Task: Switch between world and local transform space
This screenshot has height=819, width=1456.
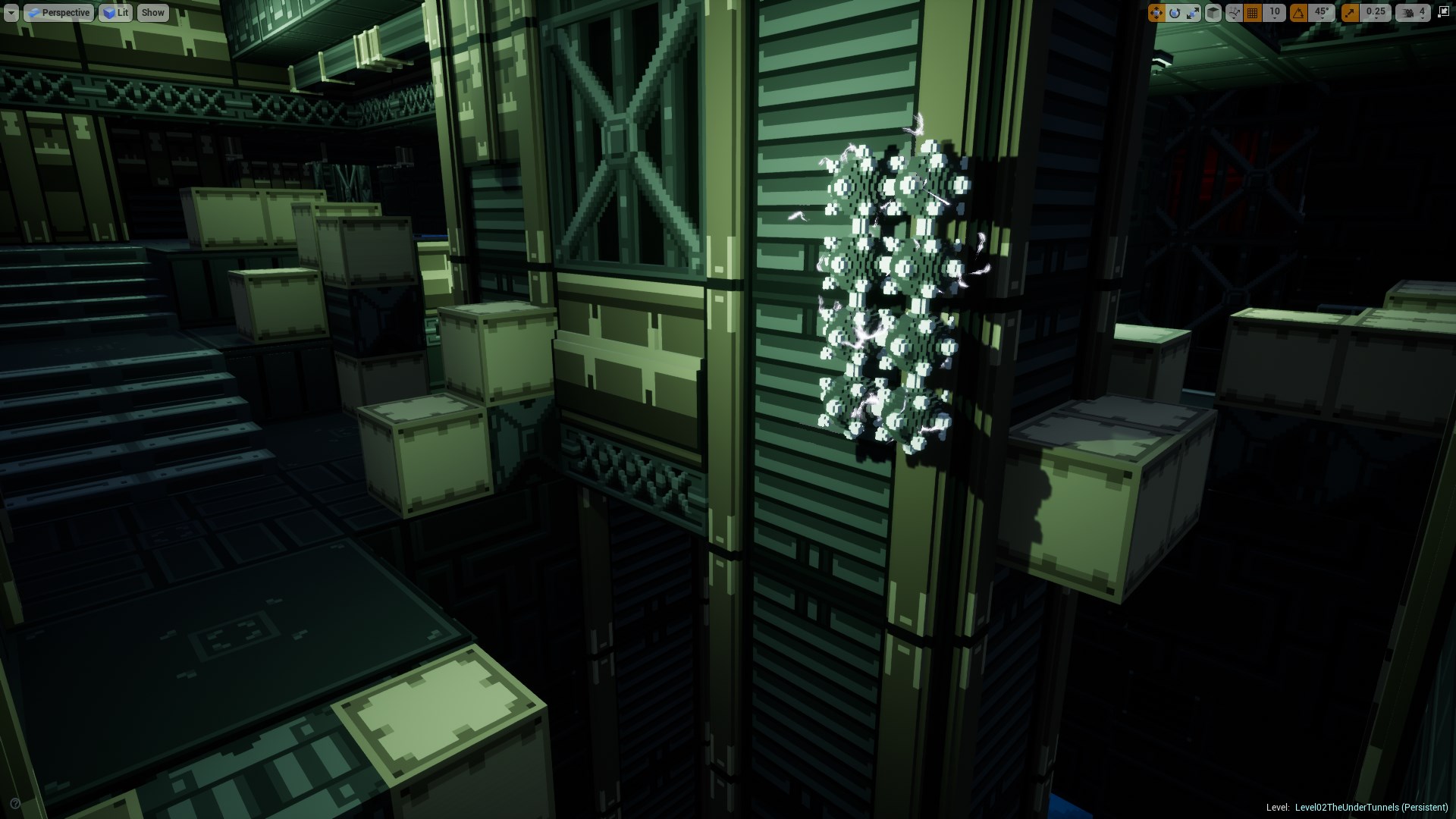Action: point(1214,12)
